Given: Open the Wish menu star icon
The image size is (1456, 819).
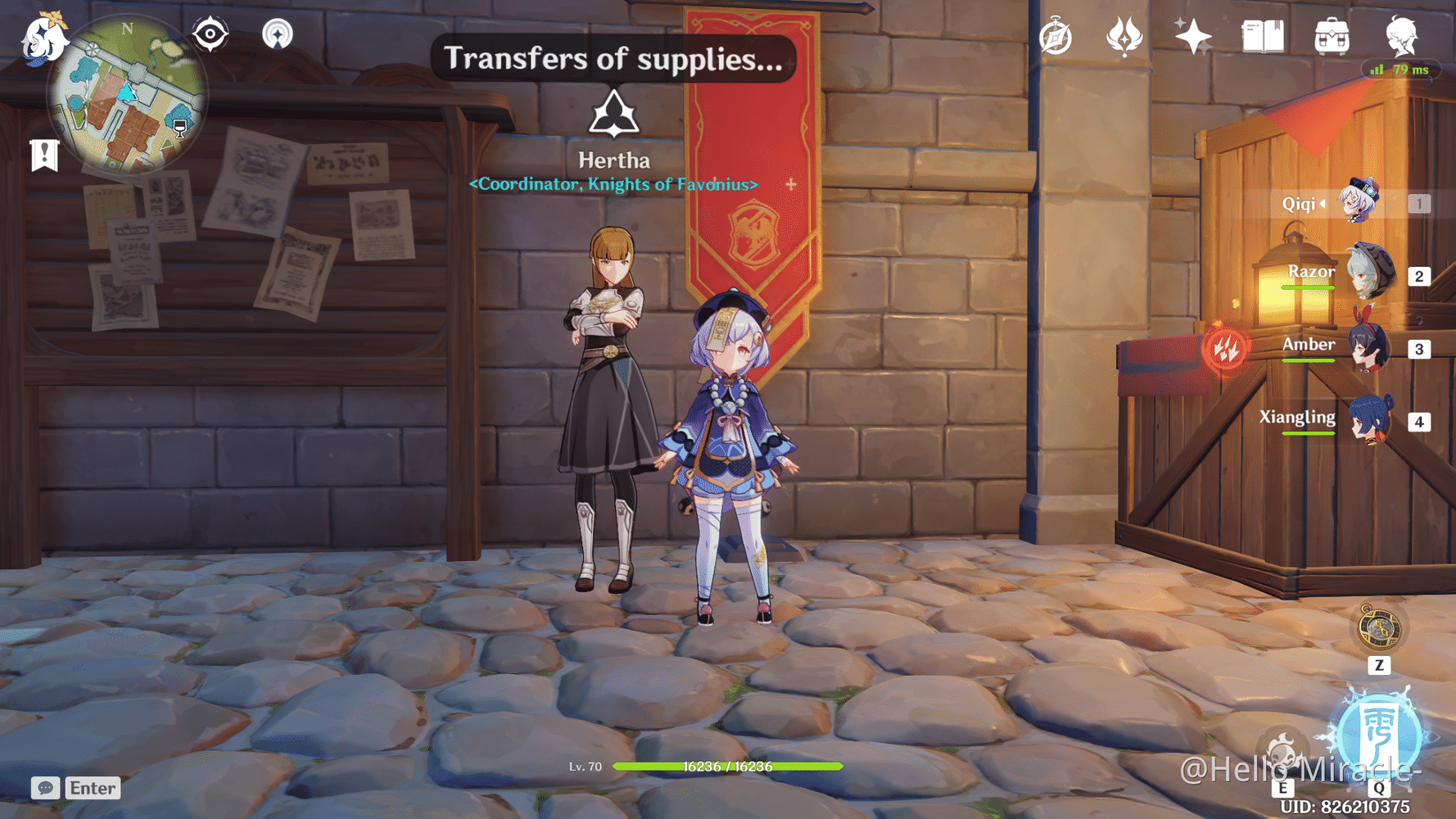Looking at the screenshot, I should click(1191, 34).
